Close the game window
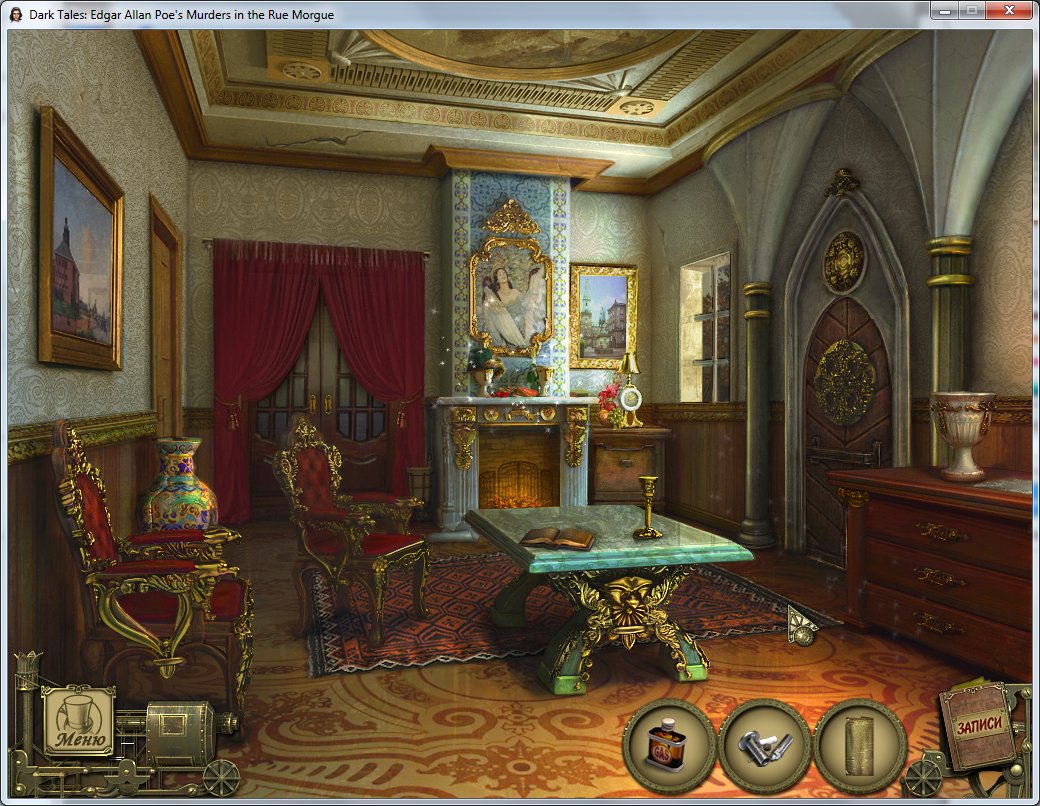The image size is (1040, 806). 1010,10
